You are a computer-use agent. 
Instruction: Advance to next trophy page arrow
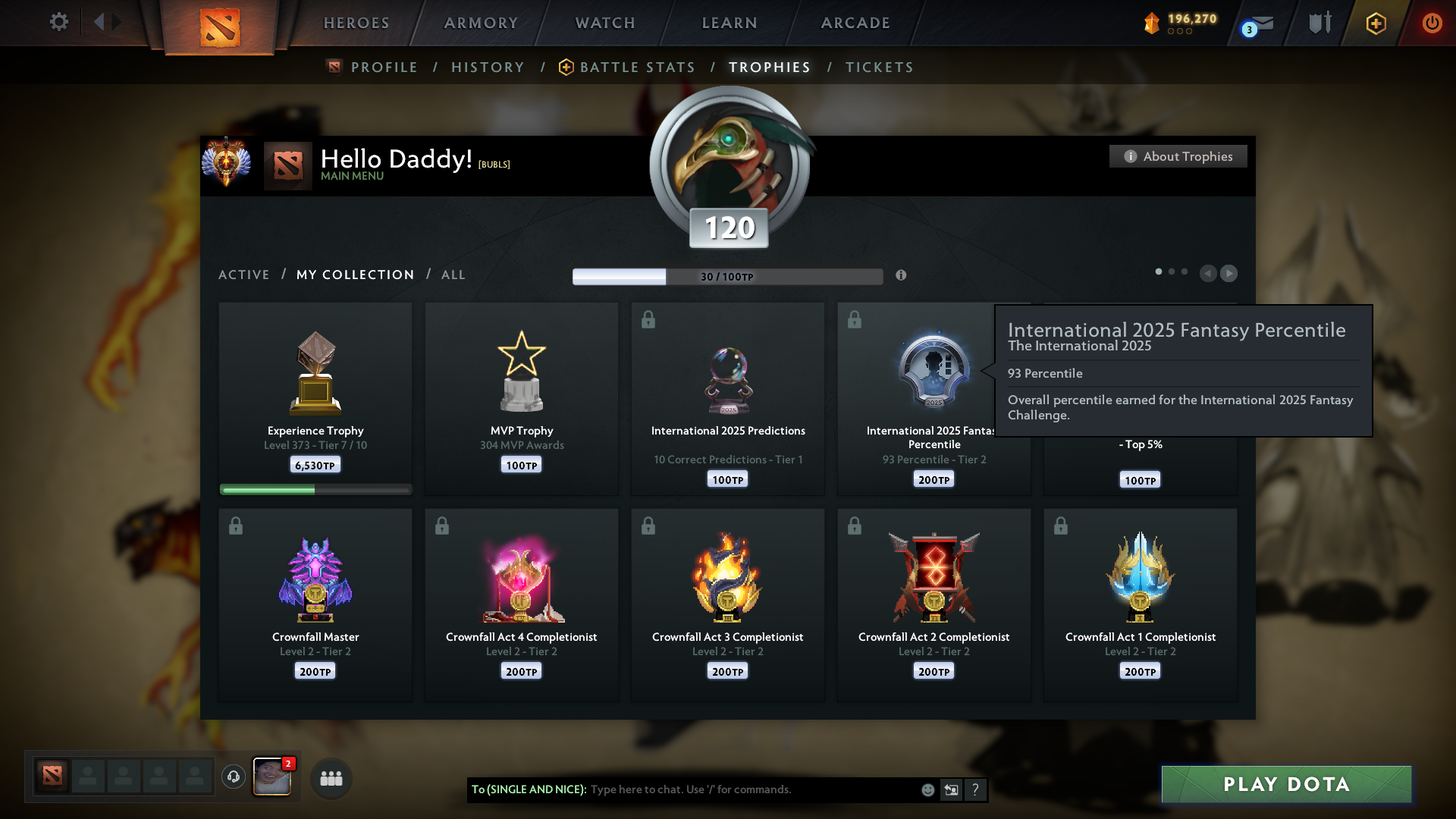(1229, 274)
